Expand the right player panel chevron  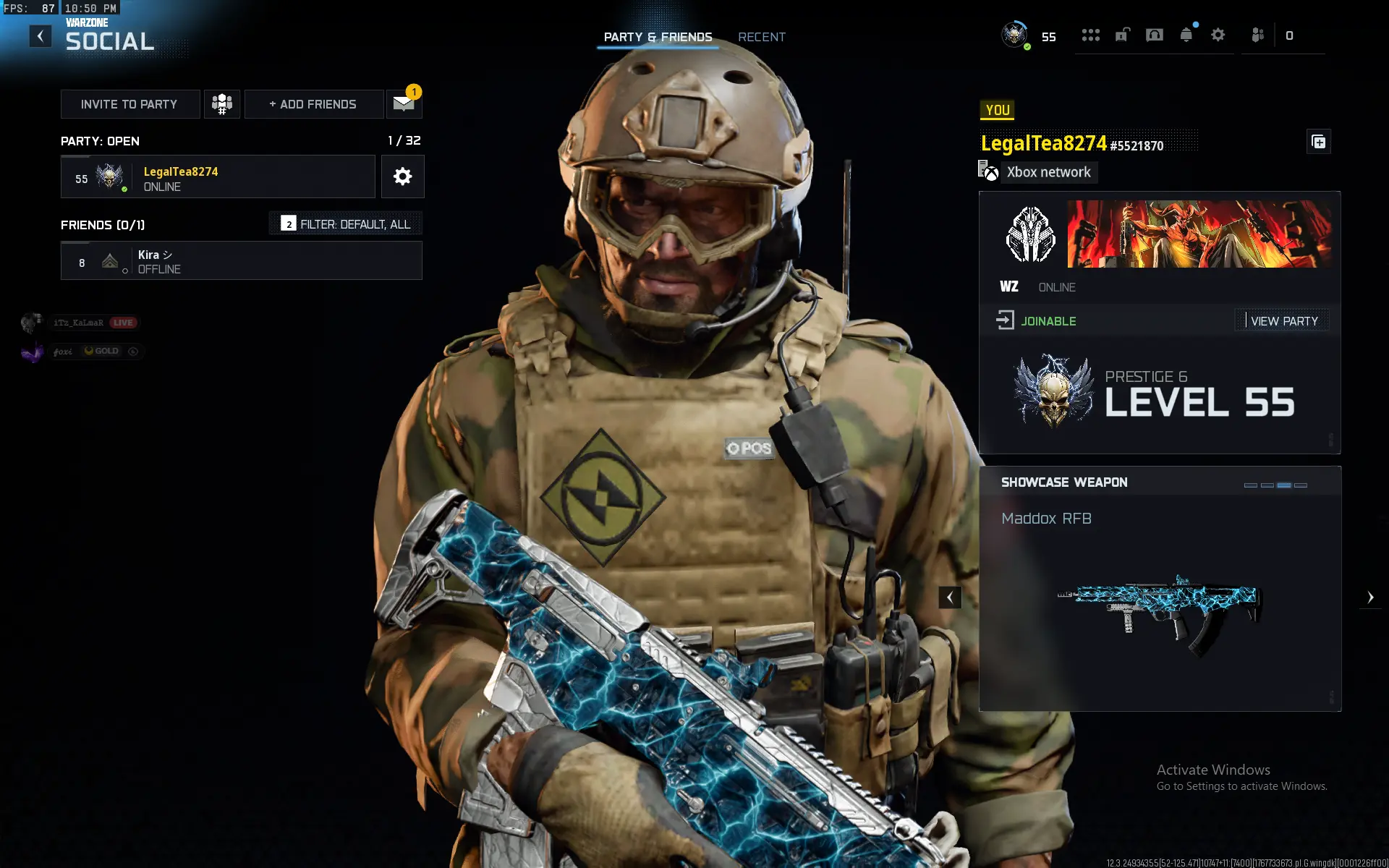tap(1371, 597)
